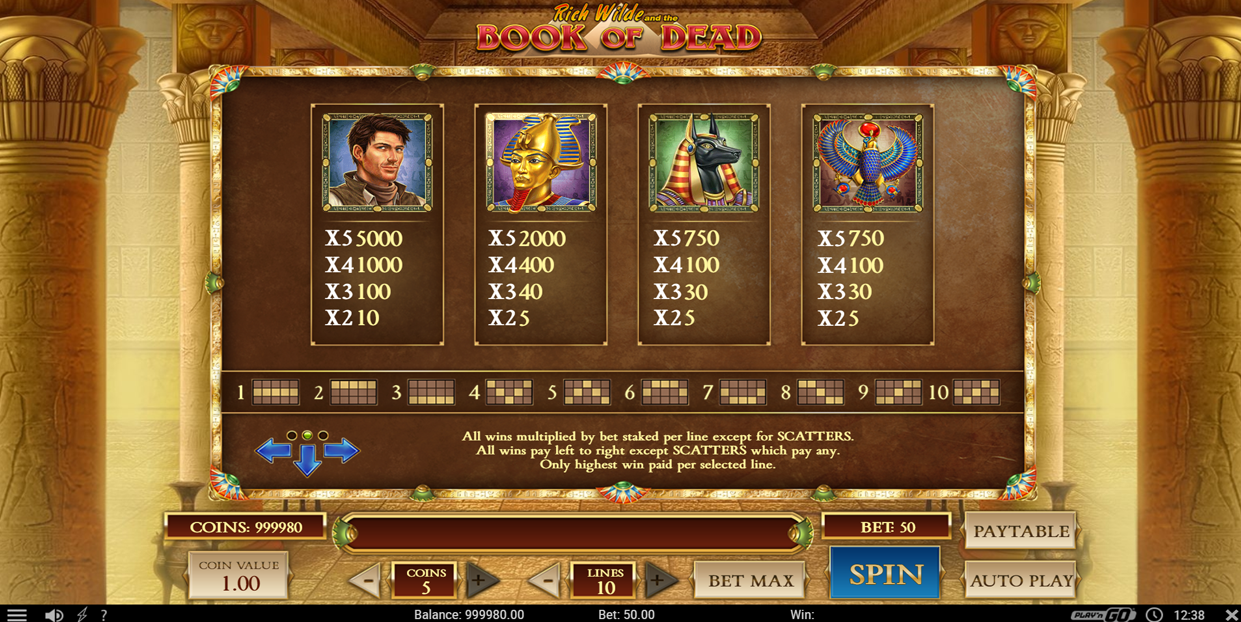Open the question mark help
The width and height of the screenshot is (1241, 622).
pyautogui.click(x=103, y=614)
